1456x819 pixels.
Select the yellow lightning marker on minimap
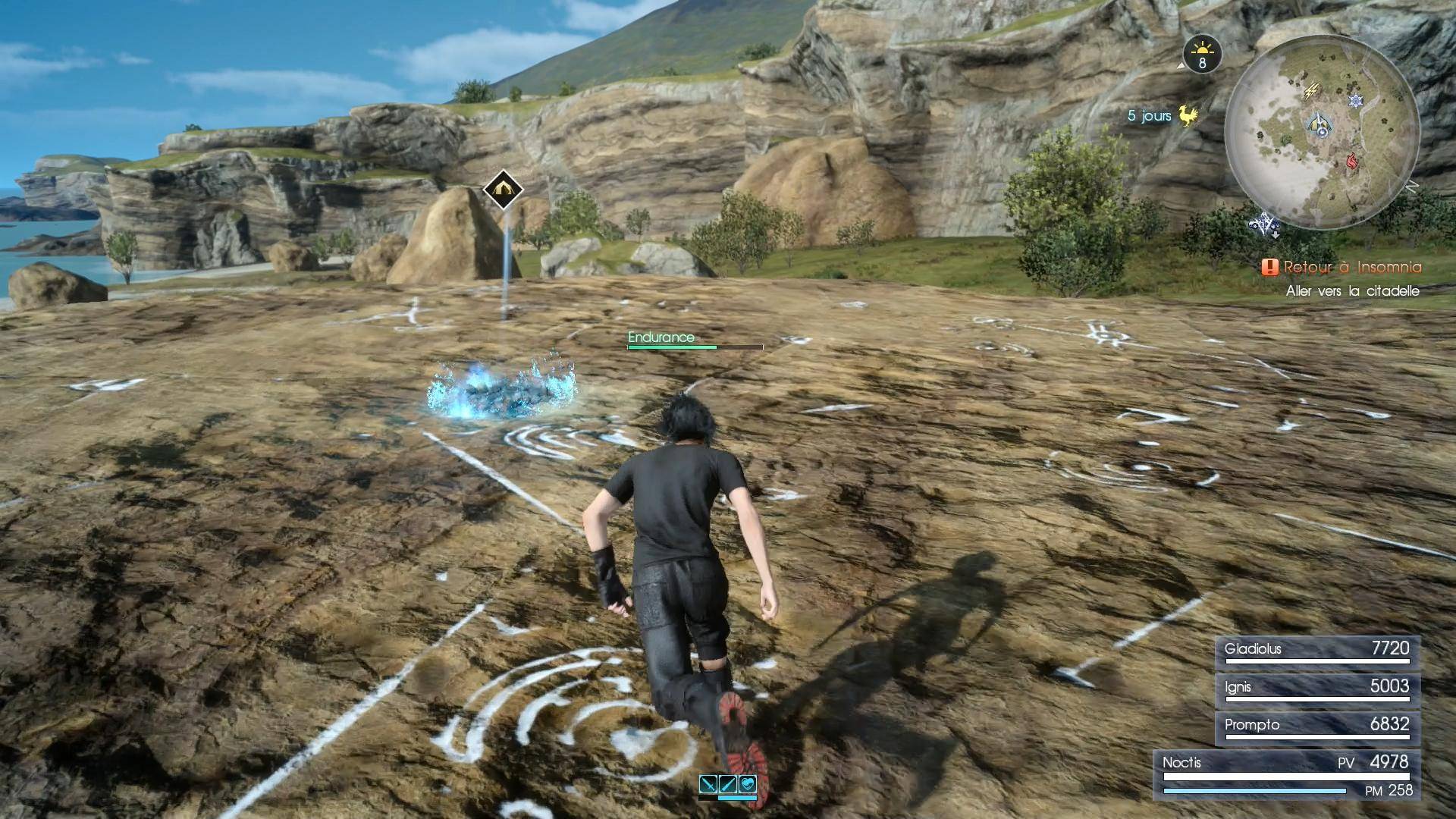(x=1310, y=92)
